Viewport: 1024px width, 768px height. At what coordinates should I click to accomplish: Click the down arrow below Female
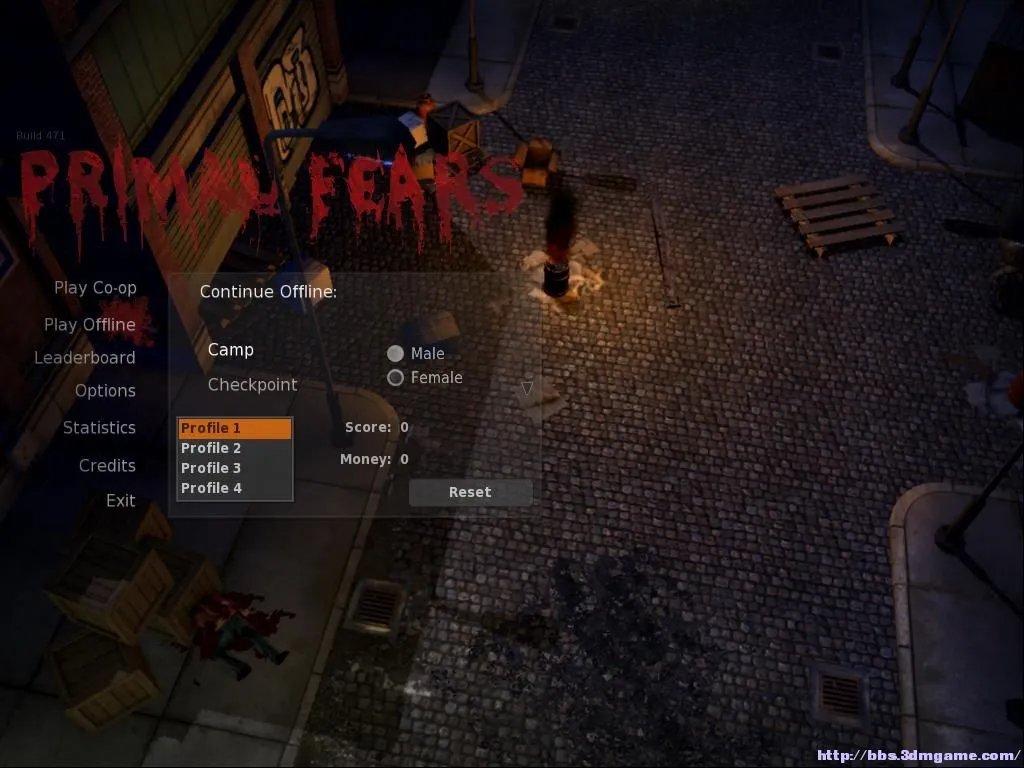click(527, 388)
